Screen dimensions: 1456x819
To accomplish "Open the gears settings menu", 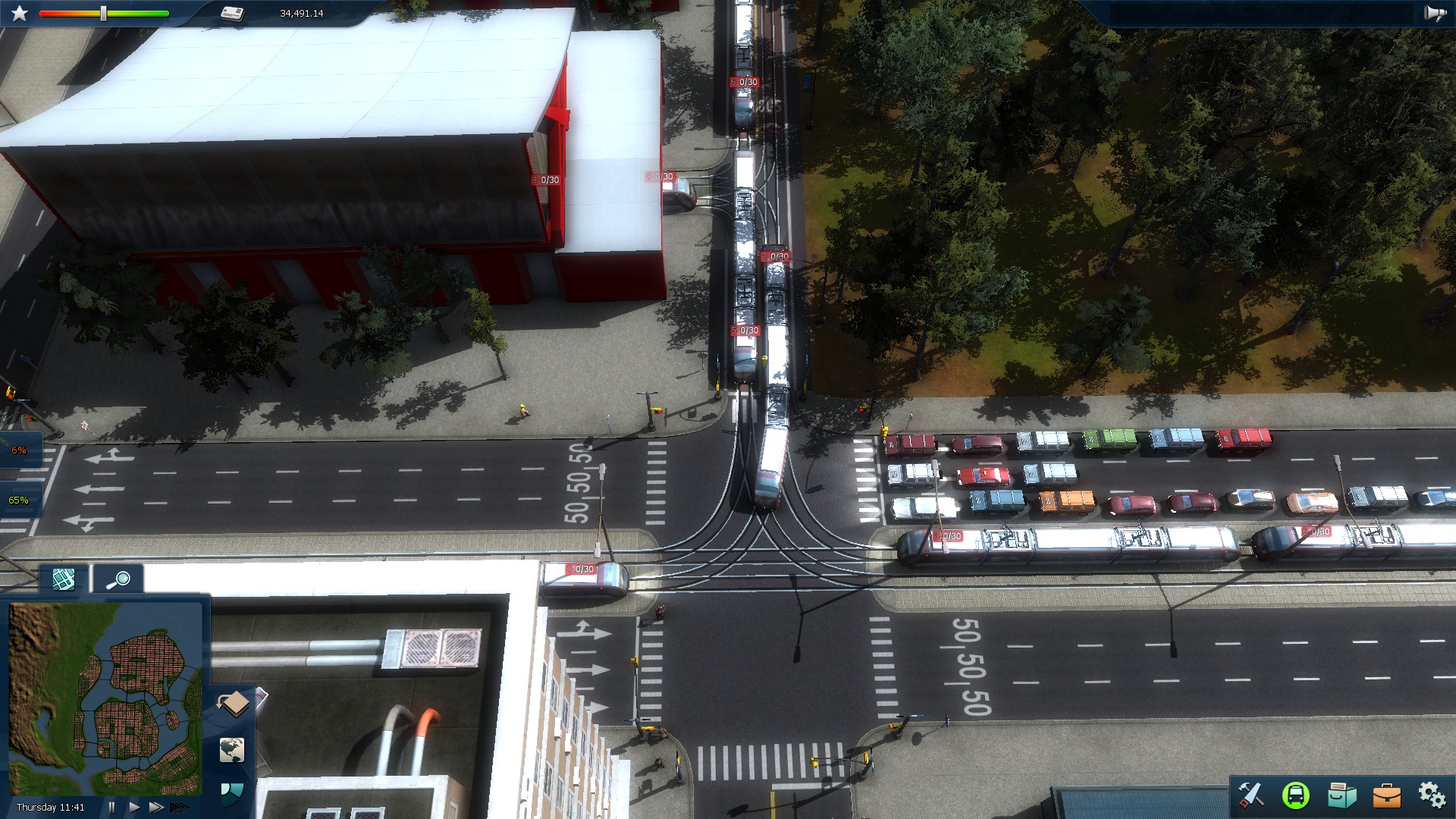I will click(x=1432, y=795).
